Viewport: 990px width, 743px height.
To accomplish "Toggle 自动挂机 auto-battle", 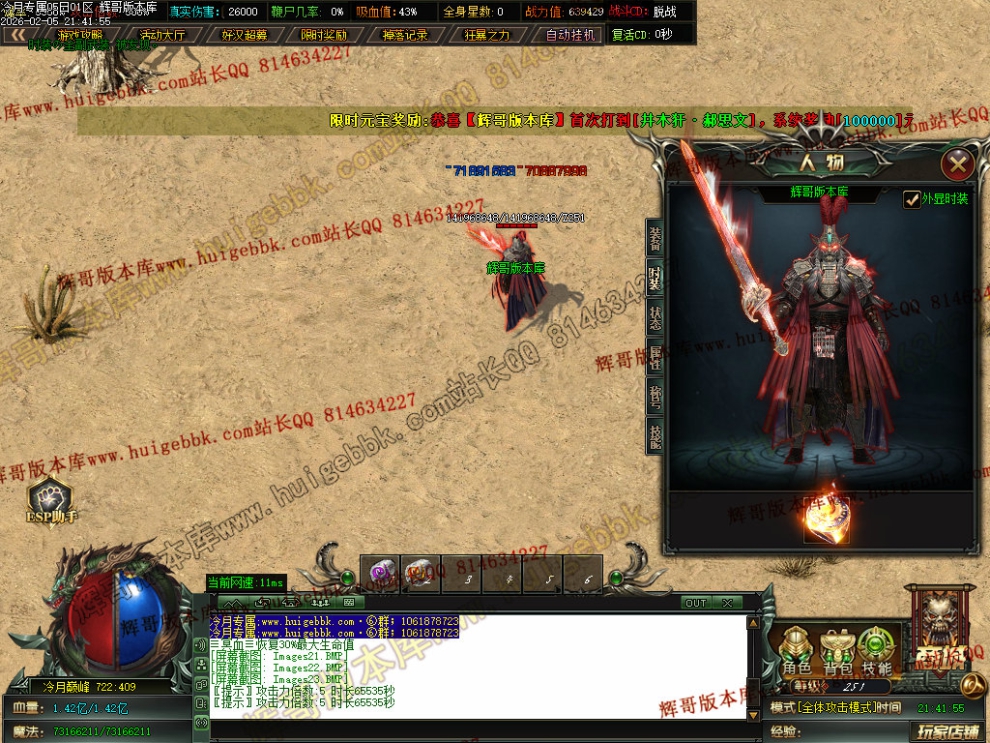I will (x=569, y=35).
